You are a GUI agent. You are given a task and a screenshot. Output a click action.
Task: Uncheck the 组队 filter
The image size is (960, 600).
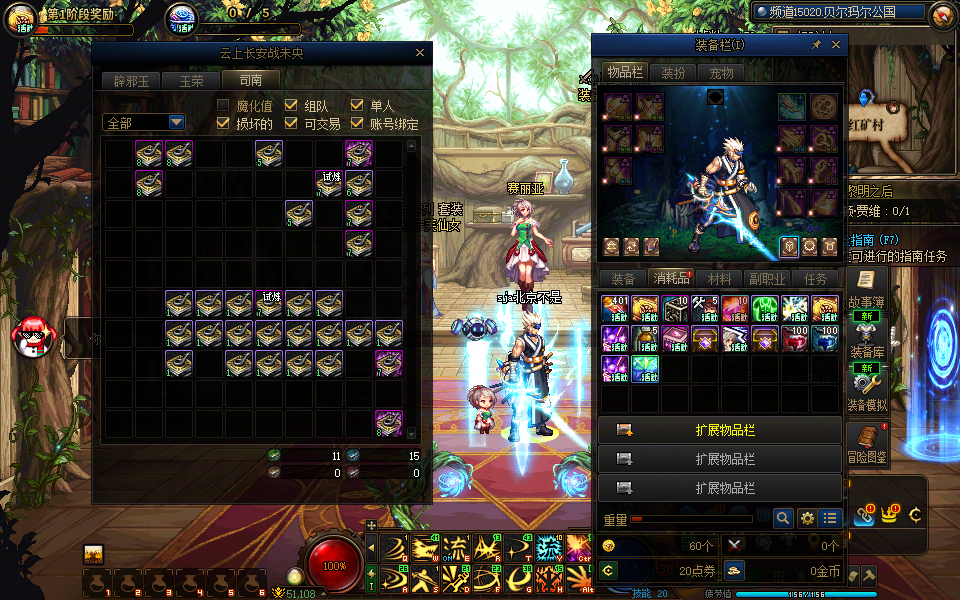[291, 105]
